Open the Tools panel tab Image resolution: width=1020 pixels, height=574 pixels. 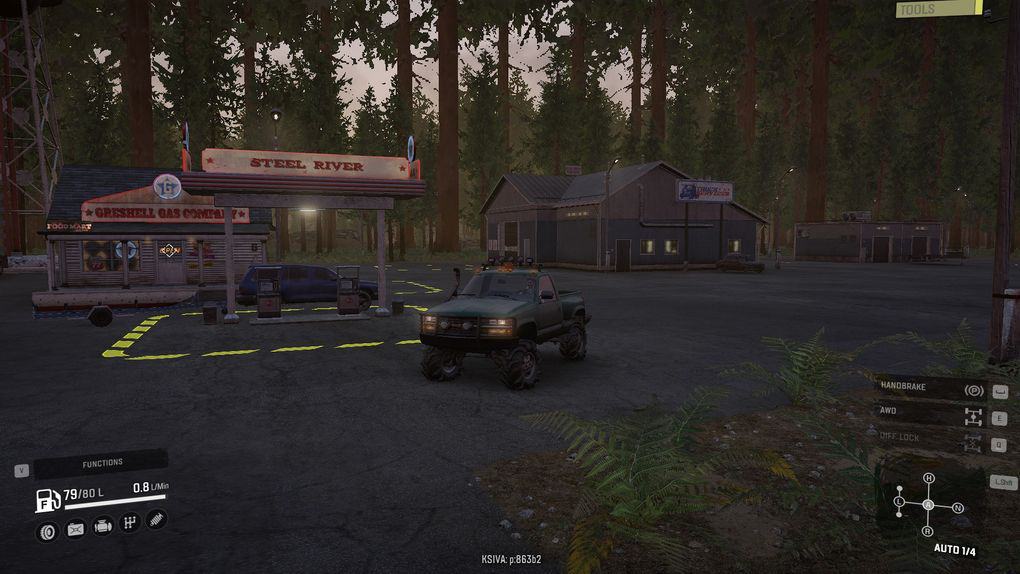pyautogui.click(x=937, y=9)
